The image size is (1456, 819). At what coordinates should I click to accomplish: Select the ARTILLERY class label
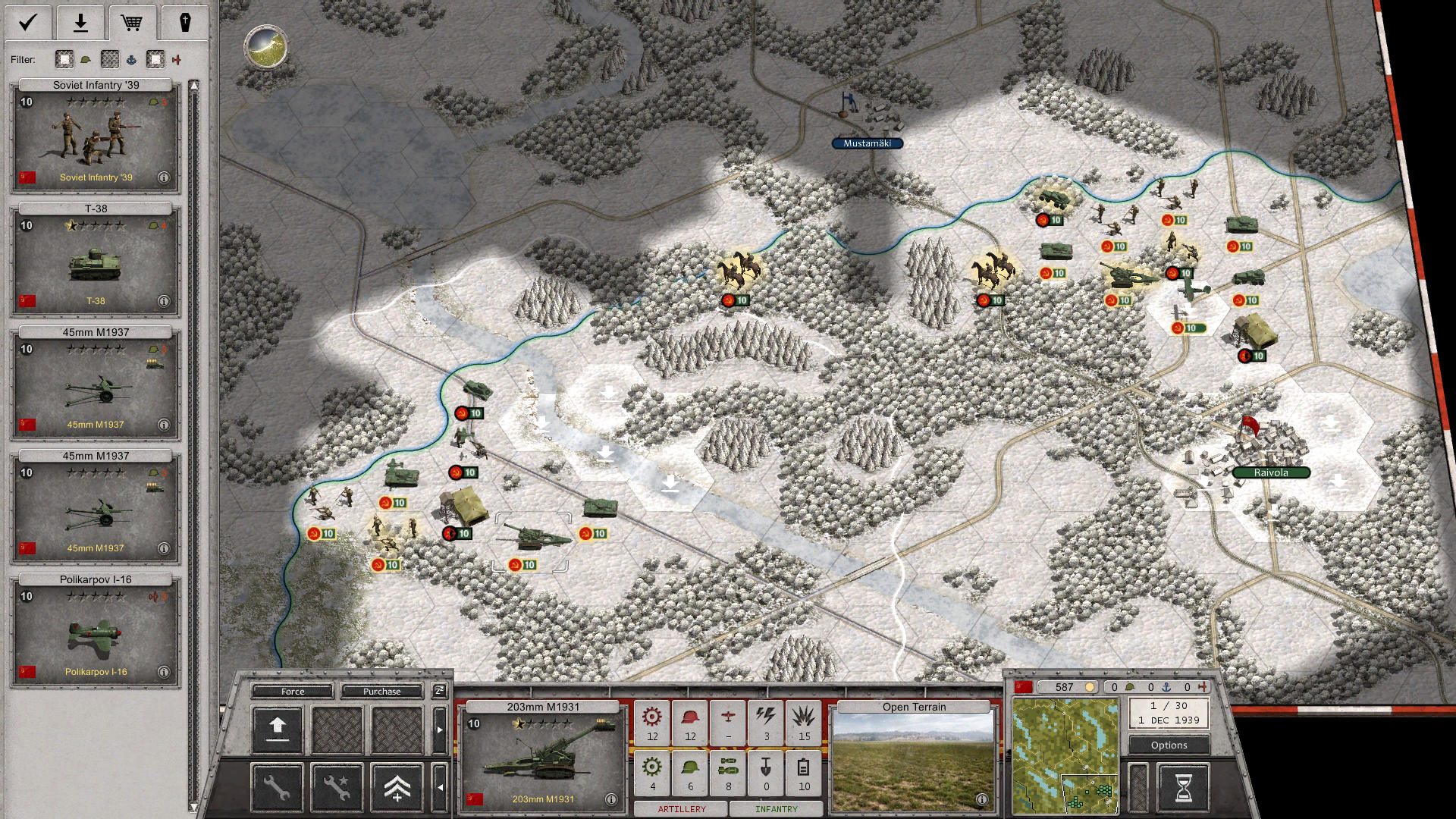681,809
